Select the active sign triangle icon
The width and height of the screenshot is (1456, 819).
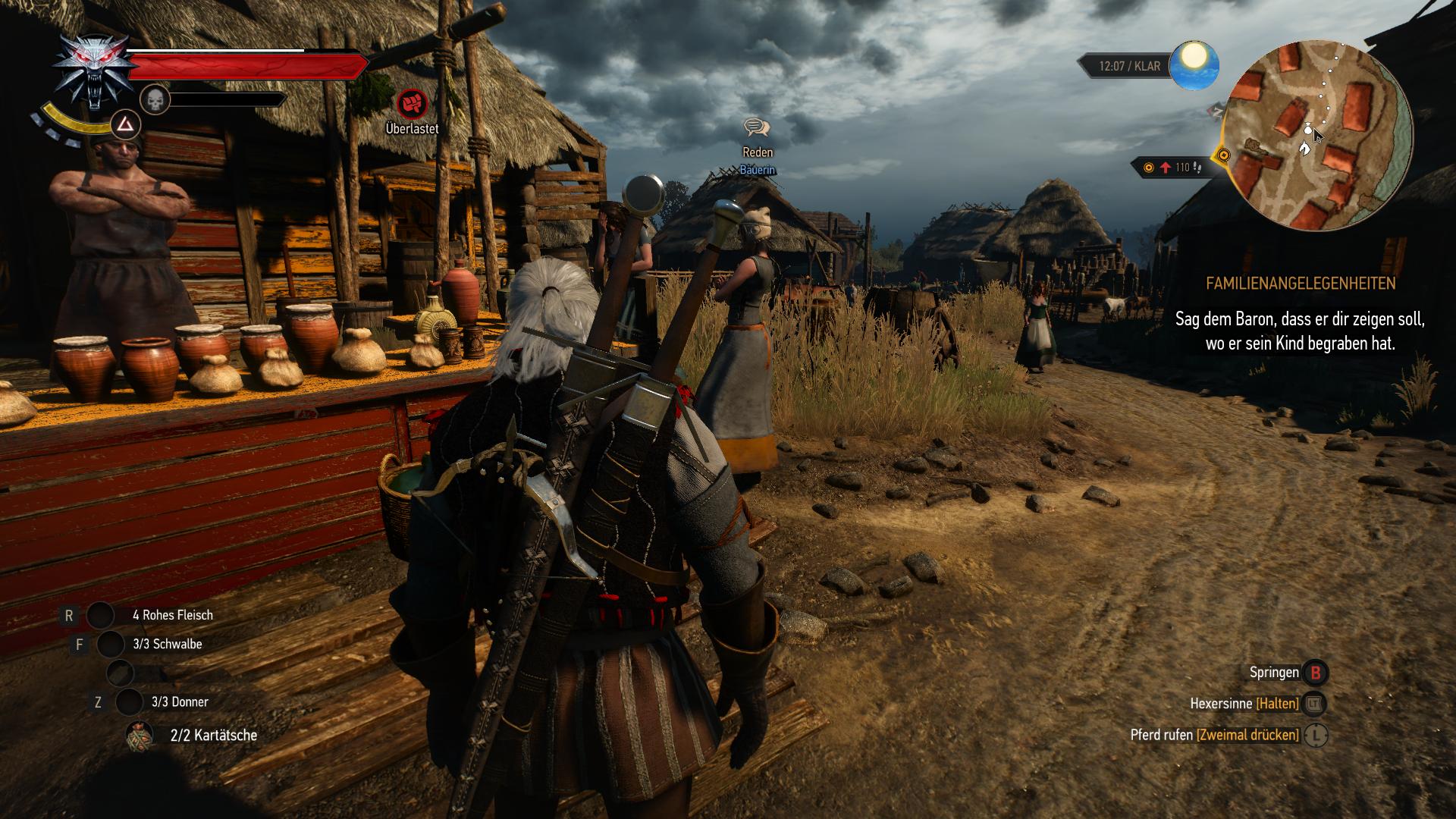(x=127, y=124)
